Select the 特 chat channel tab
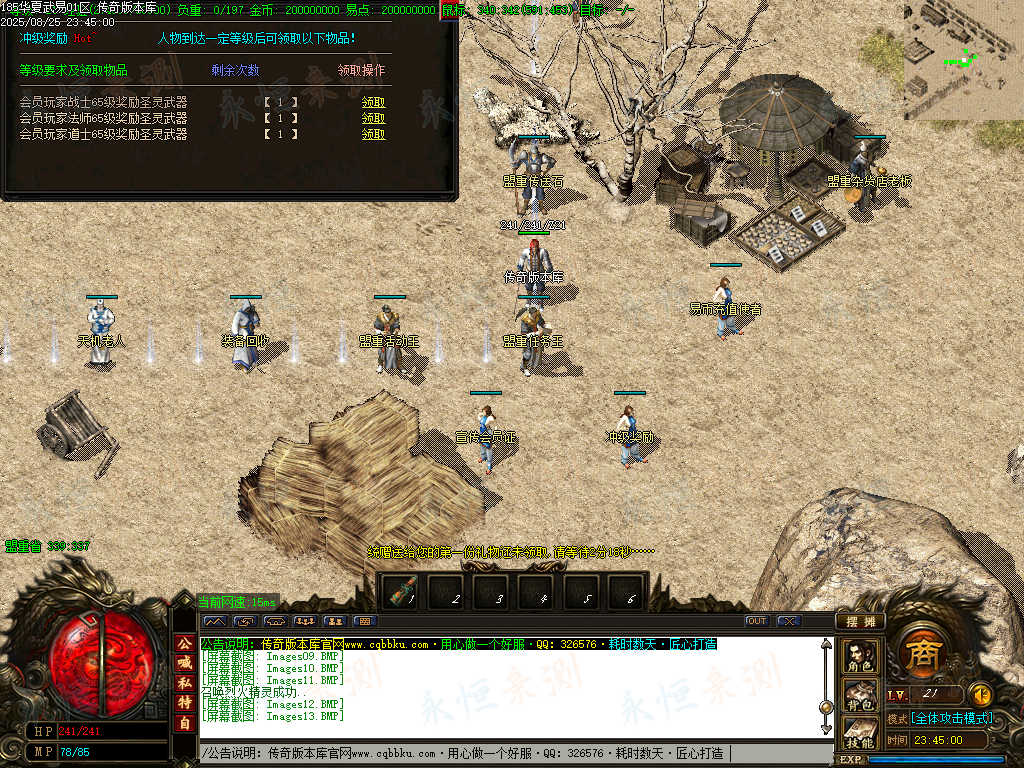 pos(185,703)
